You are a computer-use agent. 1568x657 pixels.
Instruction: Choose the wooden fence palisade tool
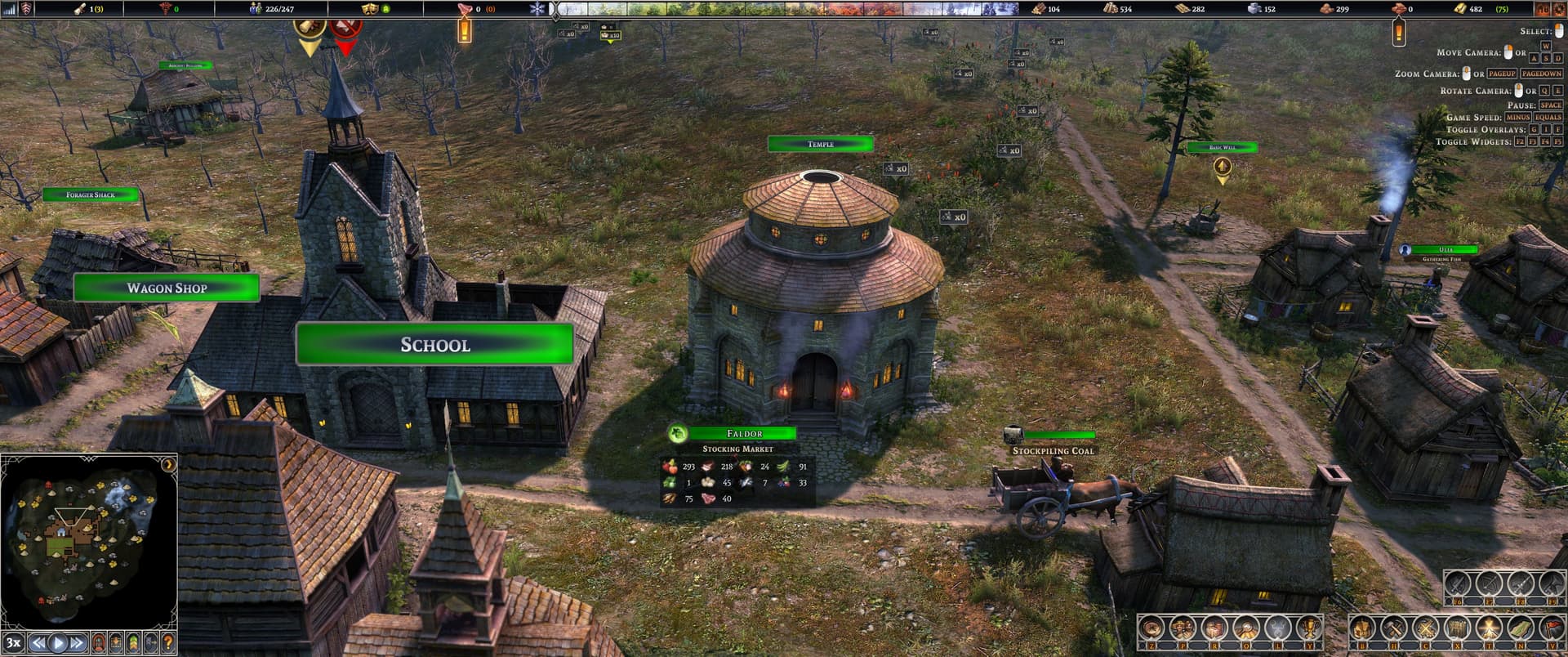pyautogui.click(x=1457, y=628)
